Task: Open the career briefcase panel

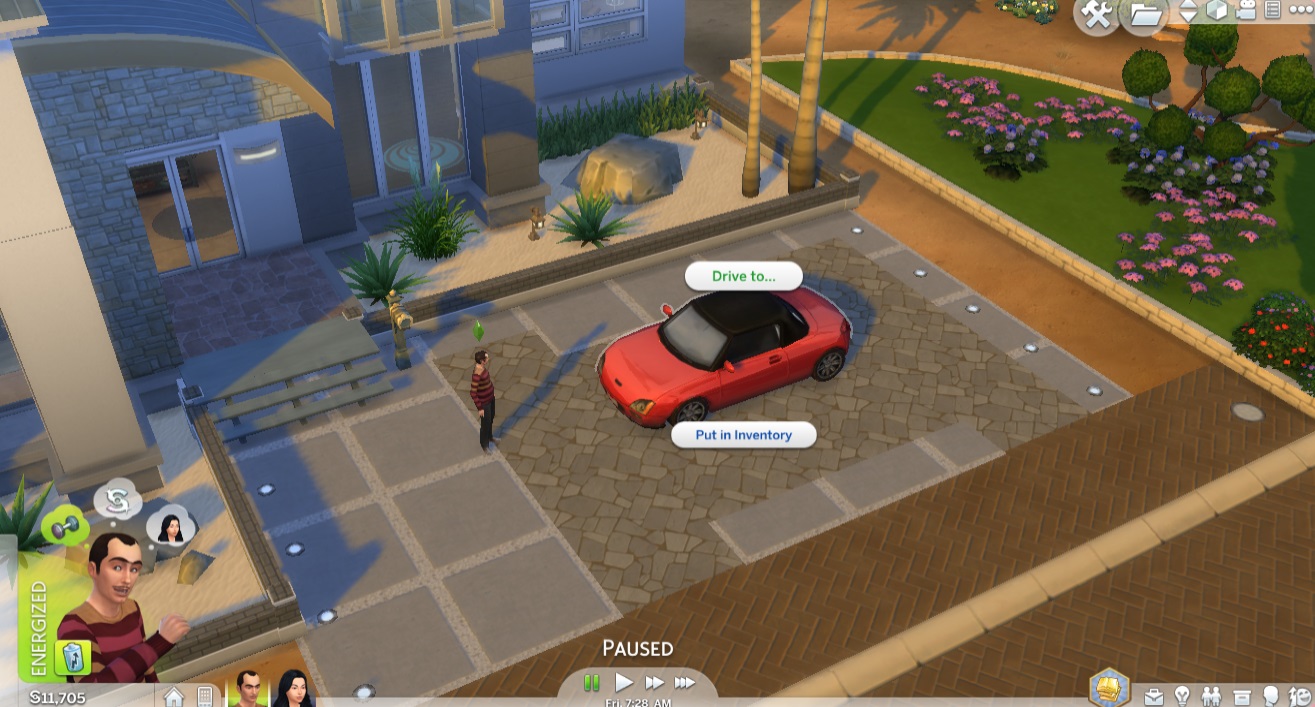Action: [1153, 695]
